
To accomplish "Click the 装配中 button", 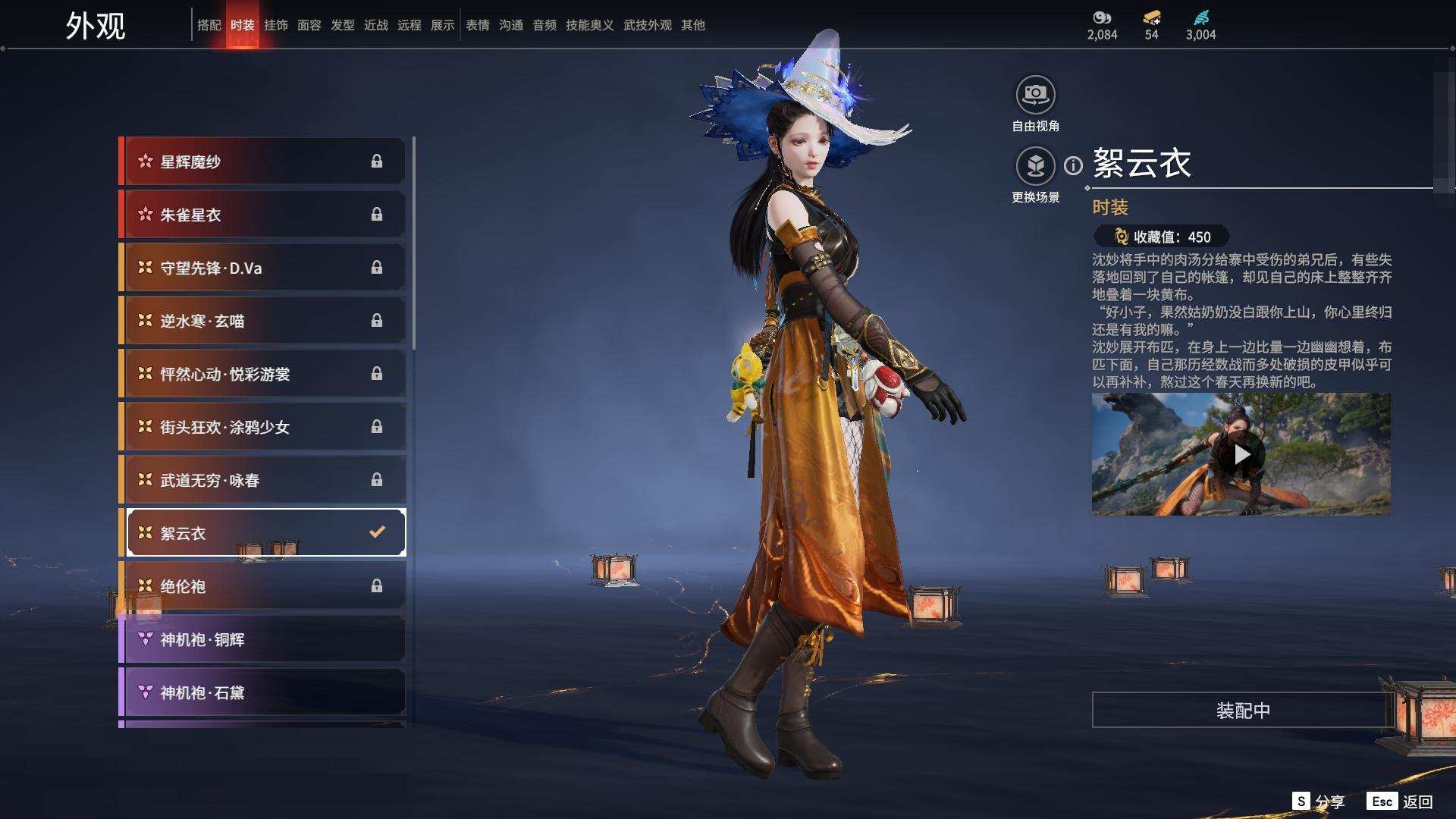I will point(1242,711).
